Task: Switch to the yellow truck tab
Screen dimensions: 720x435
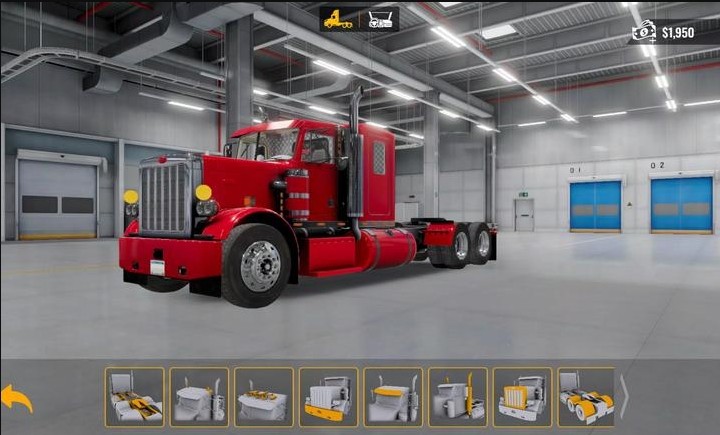Action: [x=338, y=19]
